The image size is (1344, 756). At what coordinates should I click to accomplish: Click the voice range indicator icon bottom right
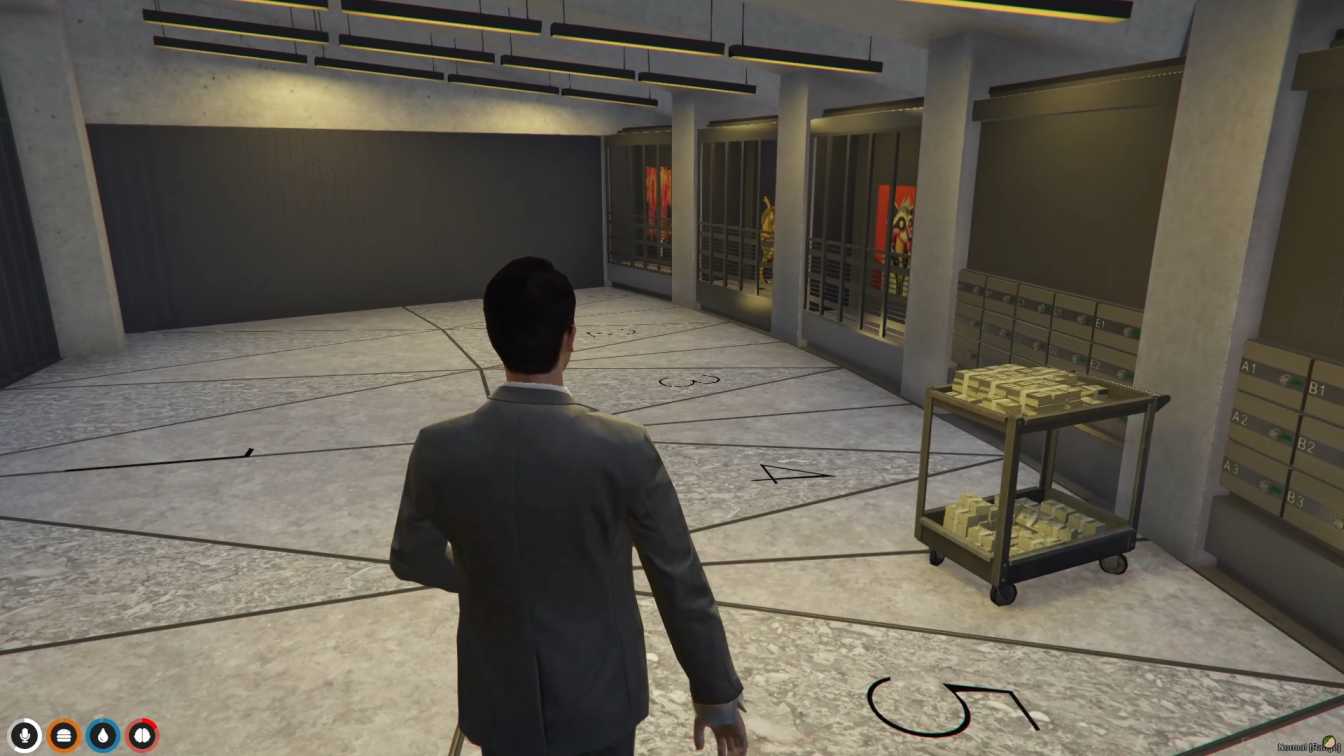pyautogui.click(x=1331, y=744)
